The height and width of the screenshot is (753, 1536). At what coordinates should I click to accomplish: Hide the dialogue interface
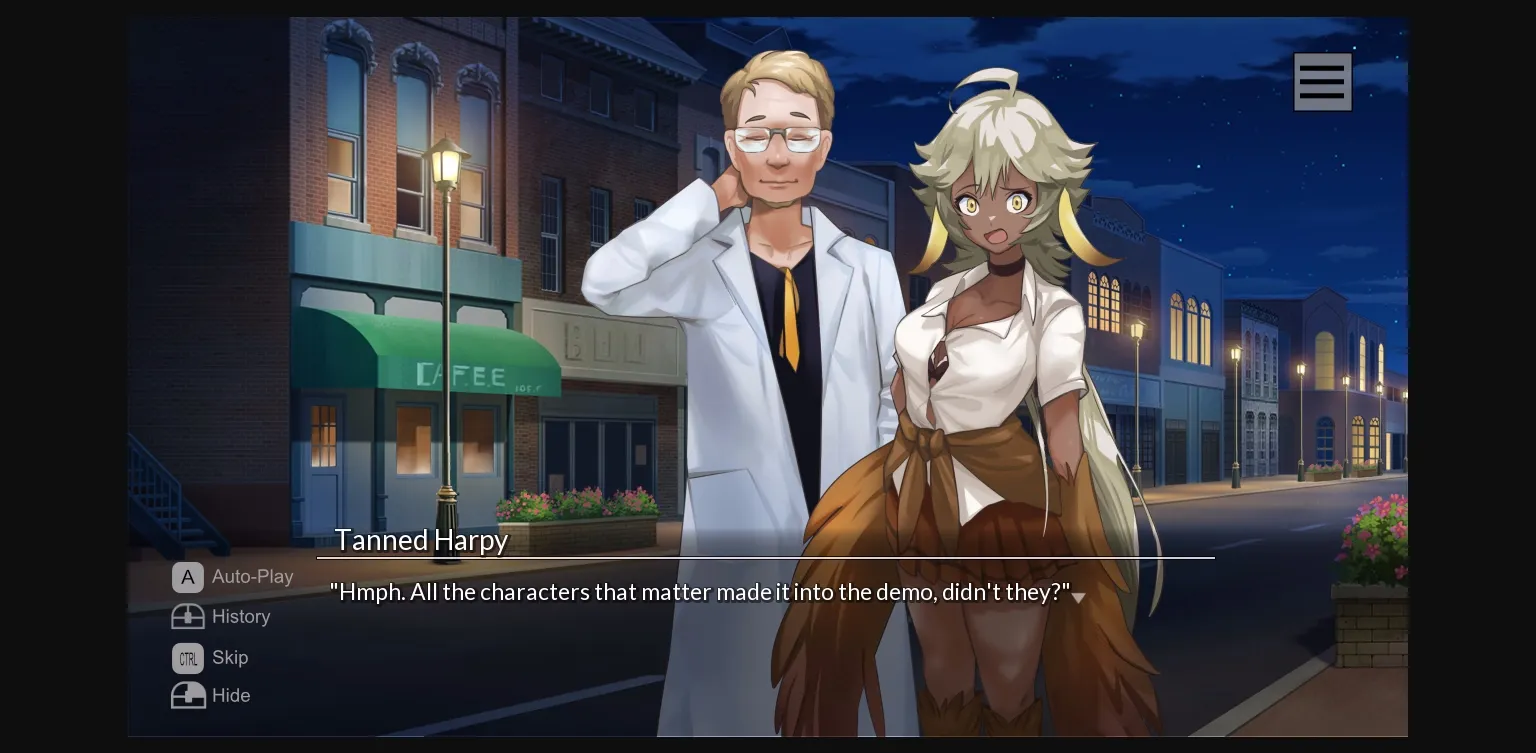click(x=231, y=695)
